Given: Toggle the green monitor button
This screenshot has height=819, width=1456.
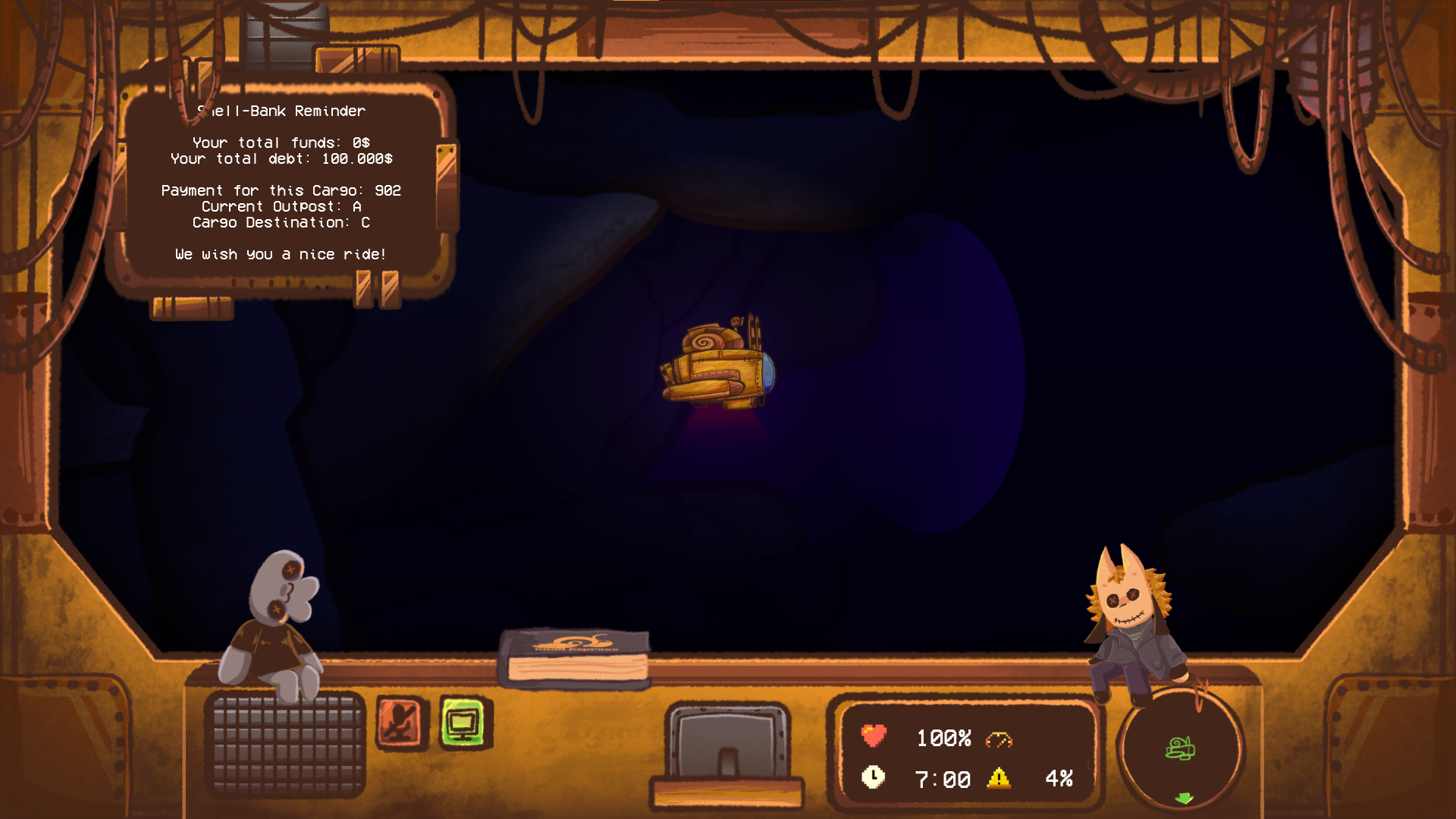Looking at the screenshot, I should pyautogui.click(x=463, y=723).
